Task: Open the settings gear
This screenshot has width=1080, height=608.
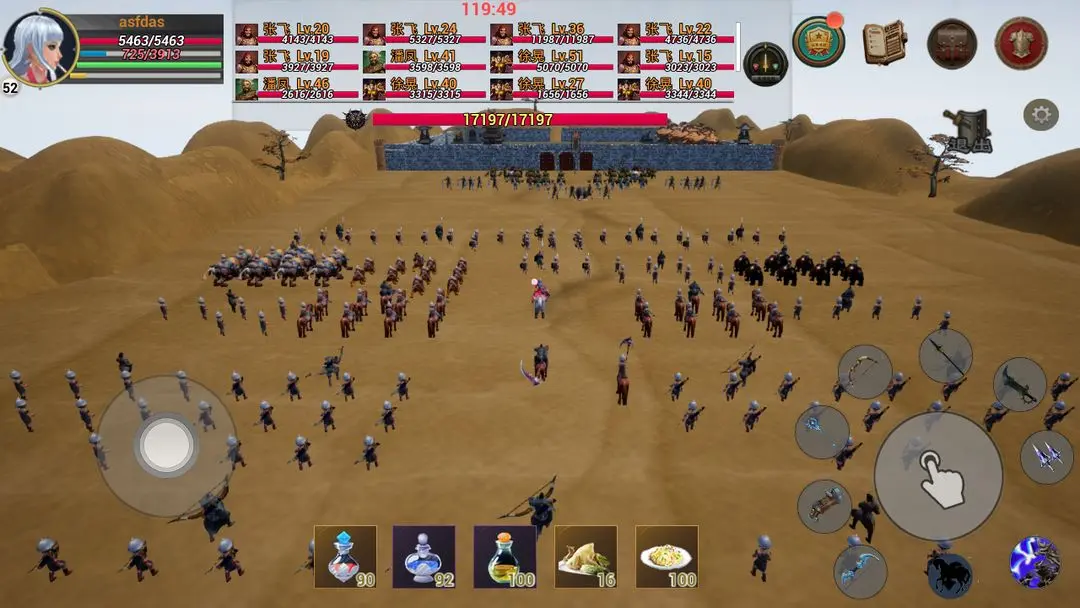Action: pyautogui.click(x=1041, y=115)
